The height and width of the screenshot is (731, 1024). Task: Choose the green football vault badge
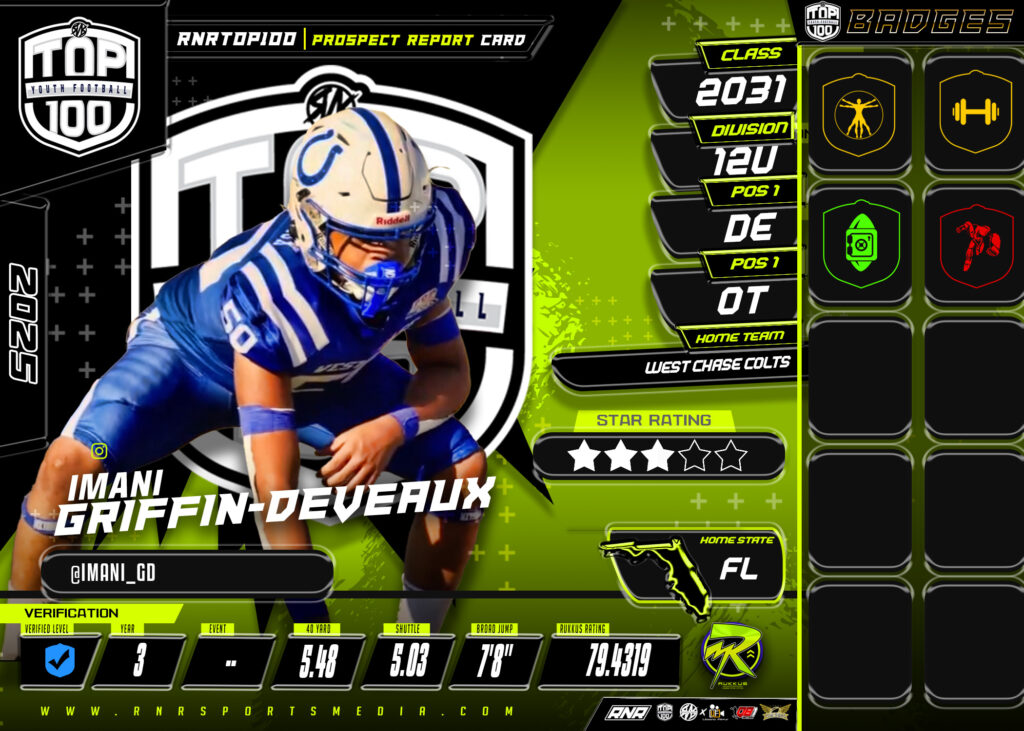pos(859,244)
